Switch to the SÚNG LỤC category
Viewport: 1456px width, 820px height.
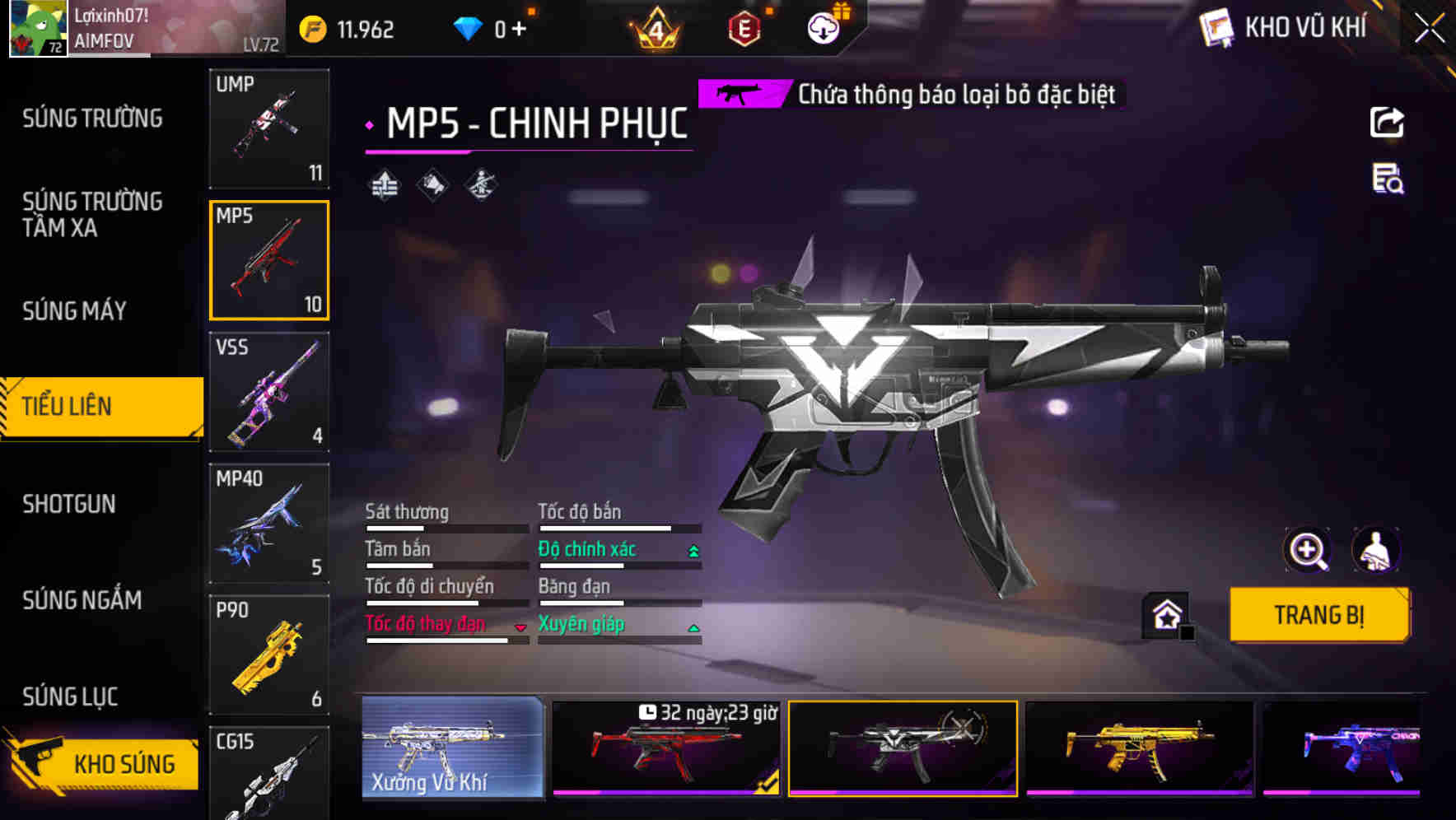(x=70, y=697)
